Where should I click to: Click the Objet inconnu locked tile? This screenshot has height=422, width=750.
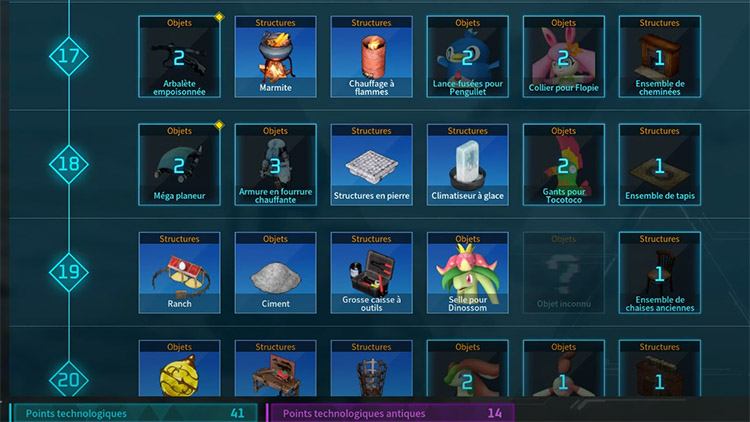tap(564, 273)
